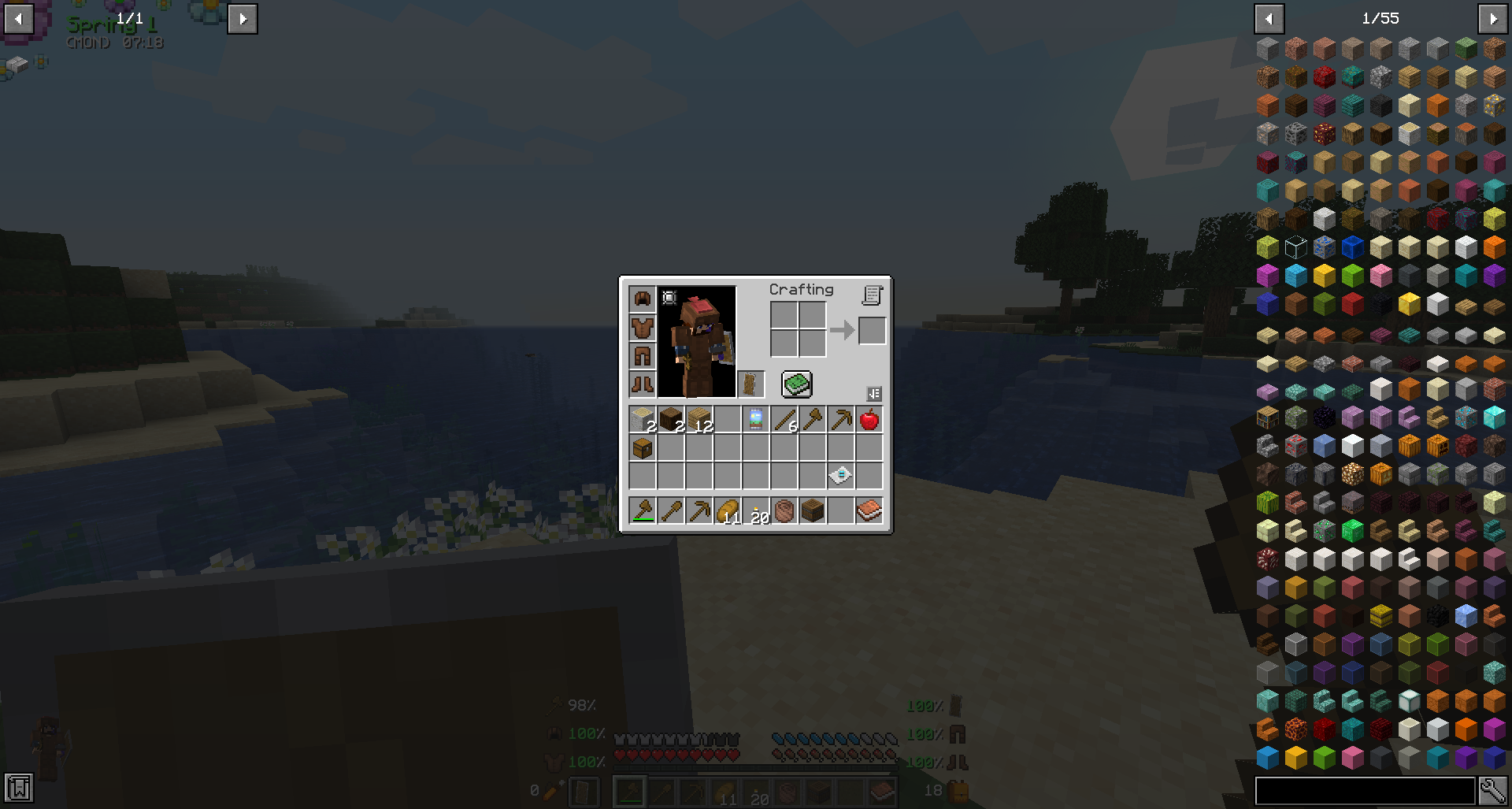Click the shield in the off-hand slot
The image size is (1512, 809).
(750, 384)
